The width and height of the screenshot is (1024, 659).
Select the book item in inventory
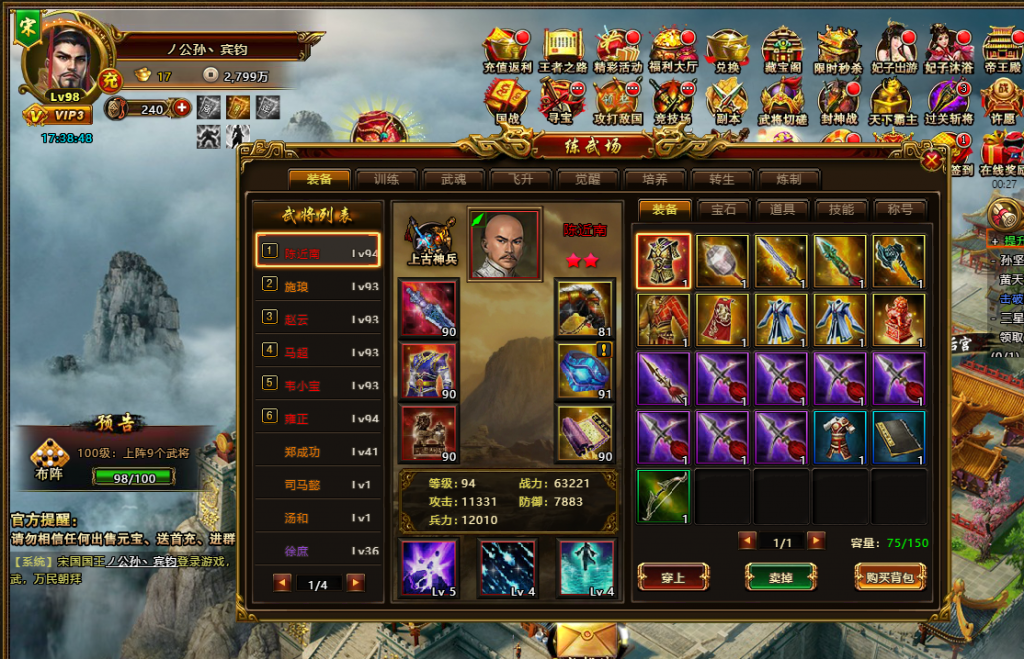[x=898, y=438]
